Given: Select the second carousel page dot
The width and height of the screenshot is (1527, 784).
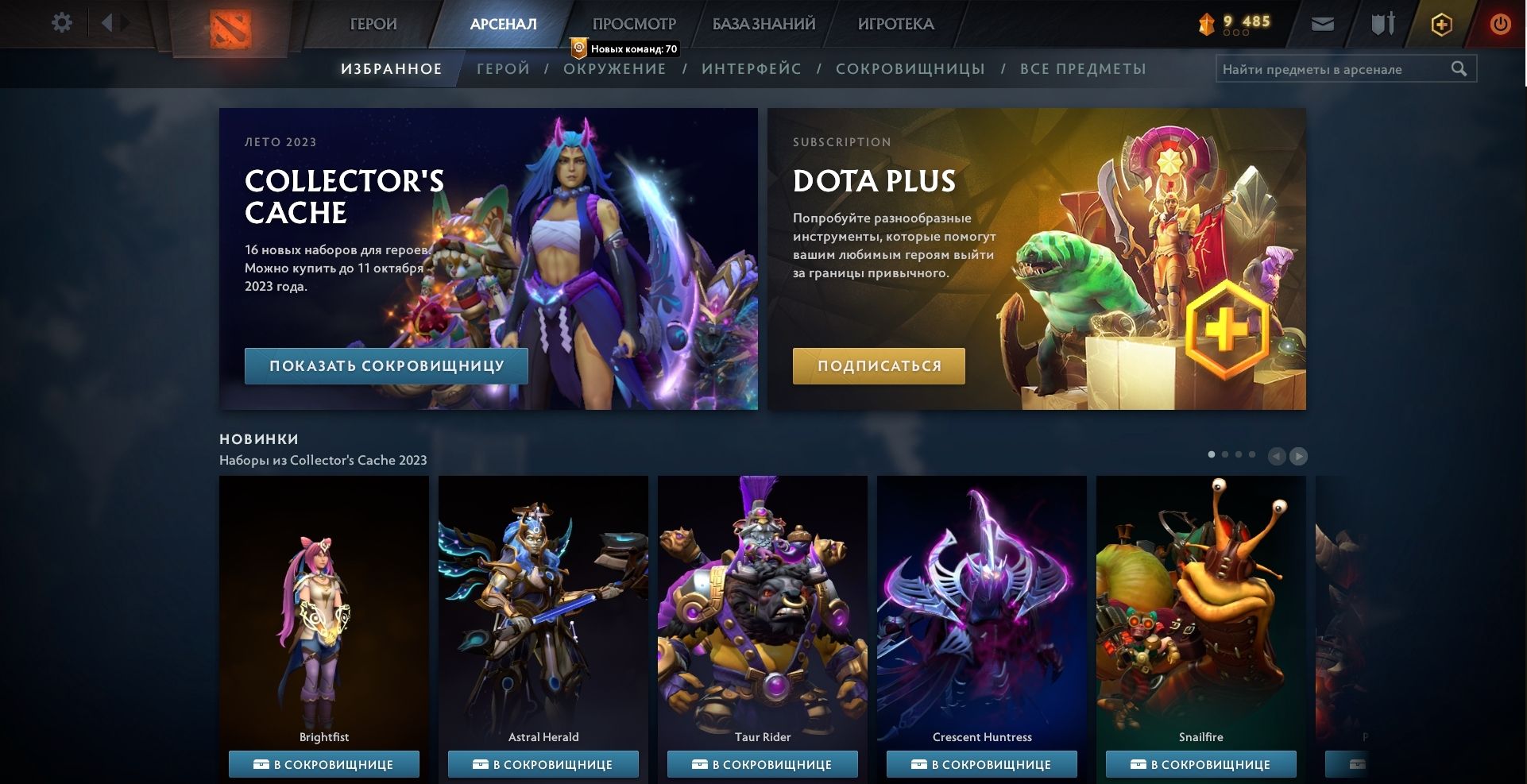Looking at the screenshot, I should (x=1225, y=455).
